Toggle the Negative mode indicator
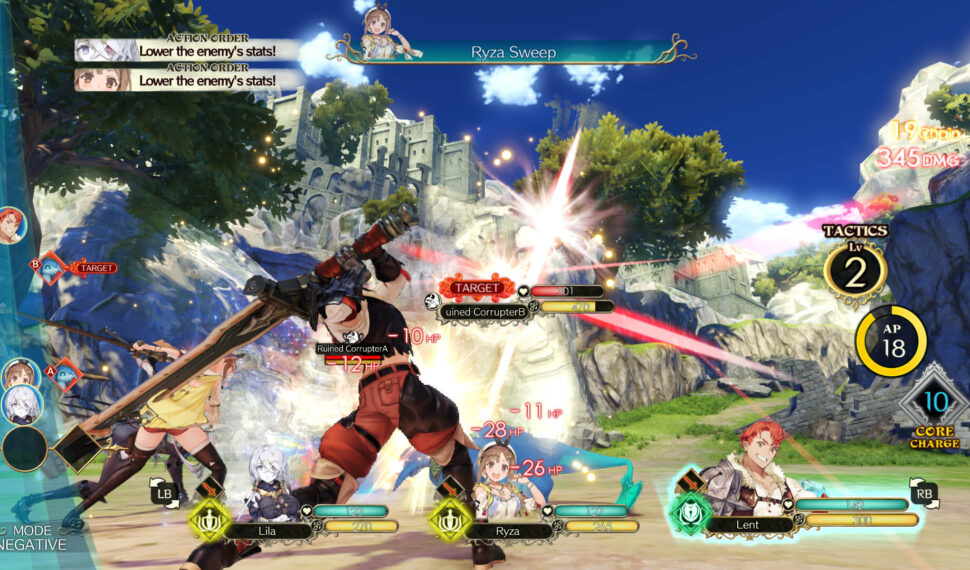970x570 pixels. 35,538
